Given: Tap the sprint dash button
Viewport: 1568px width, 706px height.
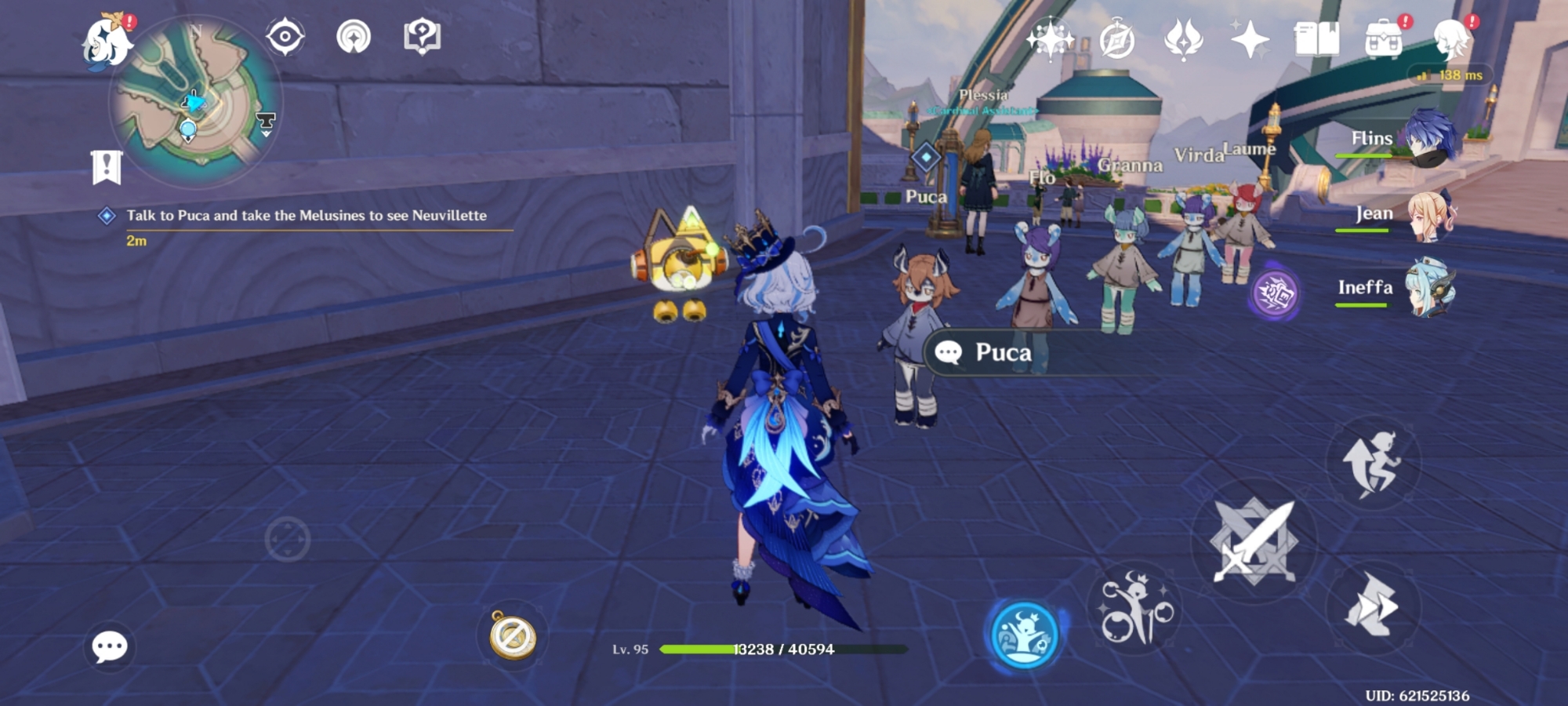Looking at the screenshot, I should coord(1371,606).
